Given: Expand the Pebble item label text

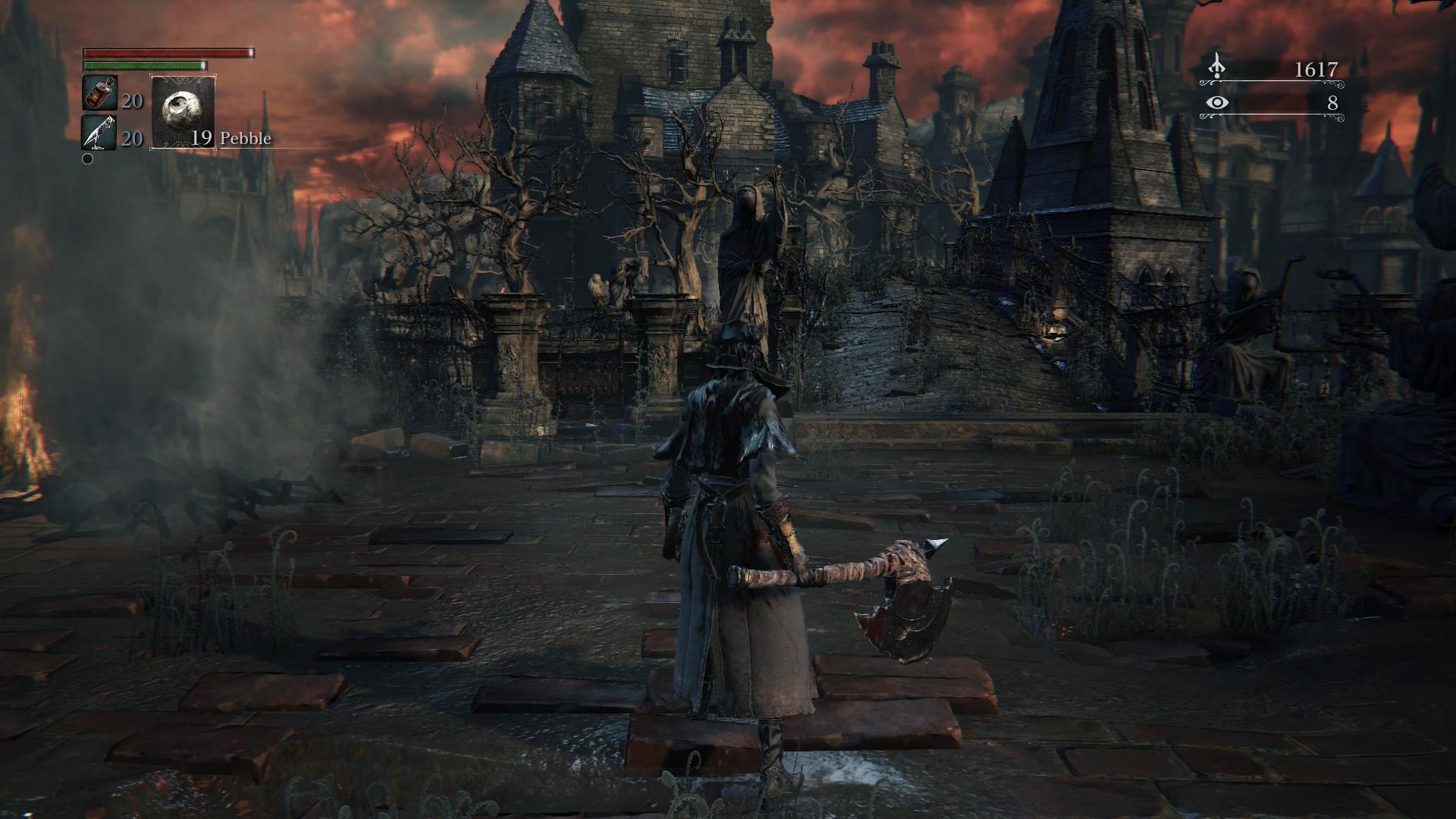Looking at the screenshot, I should pos(246,139).
